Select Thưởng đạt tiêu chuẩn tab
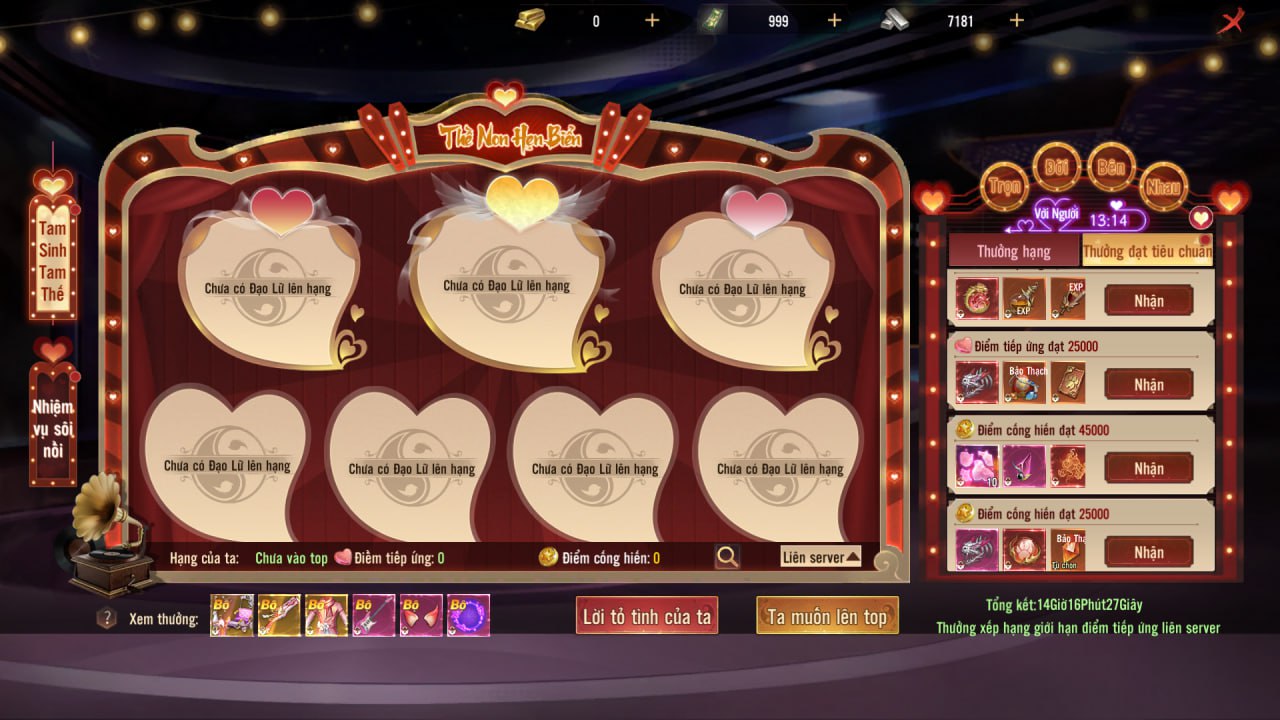This screenshot has width=1280, height=720. [1147, 251]
